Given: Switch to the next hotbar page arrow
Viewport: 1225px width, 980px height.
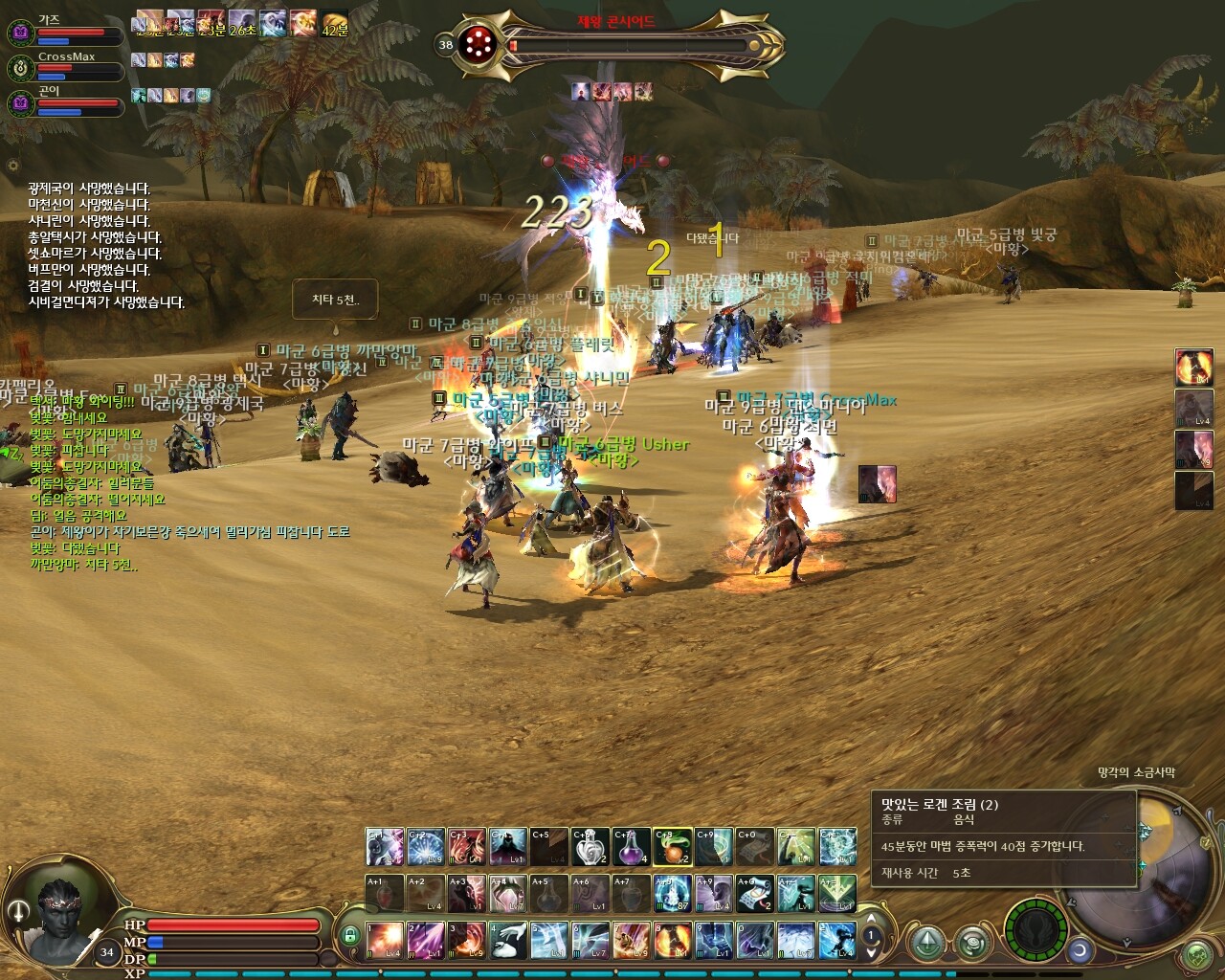Looking at the screenshot, I should pyautogui.click(x=871, y=952).
